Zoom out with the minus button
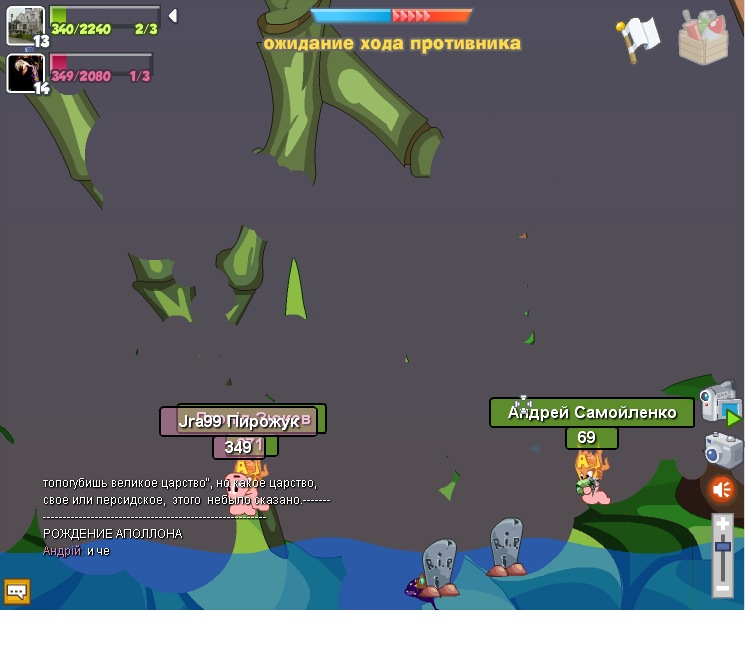Image resolution: width=745 pixels, height=650 pixels. click(722, 588)
